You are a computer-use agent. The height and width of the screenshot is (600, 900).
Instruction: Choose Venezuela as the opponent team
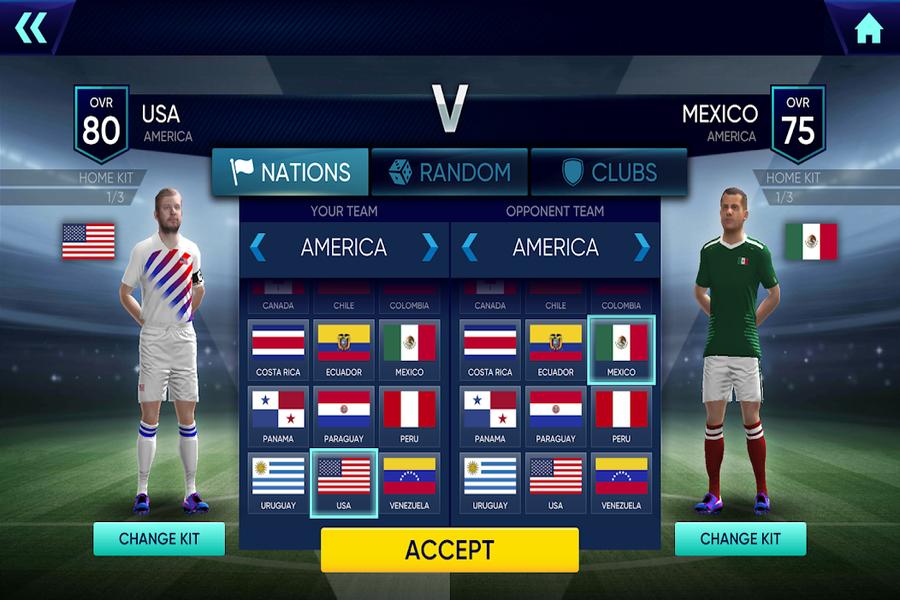pos(621,483)
